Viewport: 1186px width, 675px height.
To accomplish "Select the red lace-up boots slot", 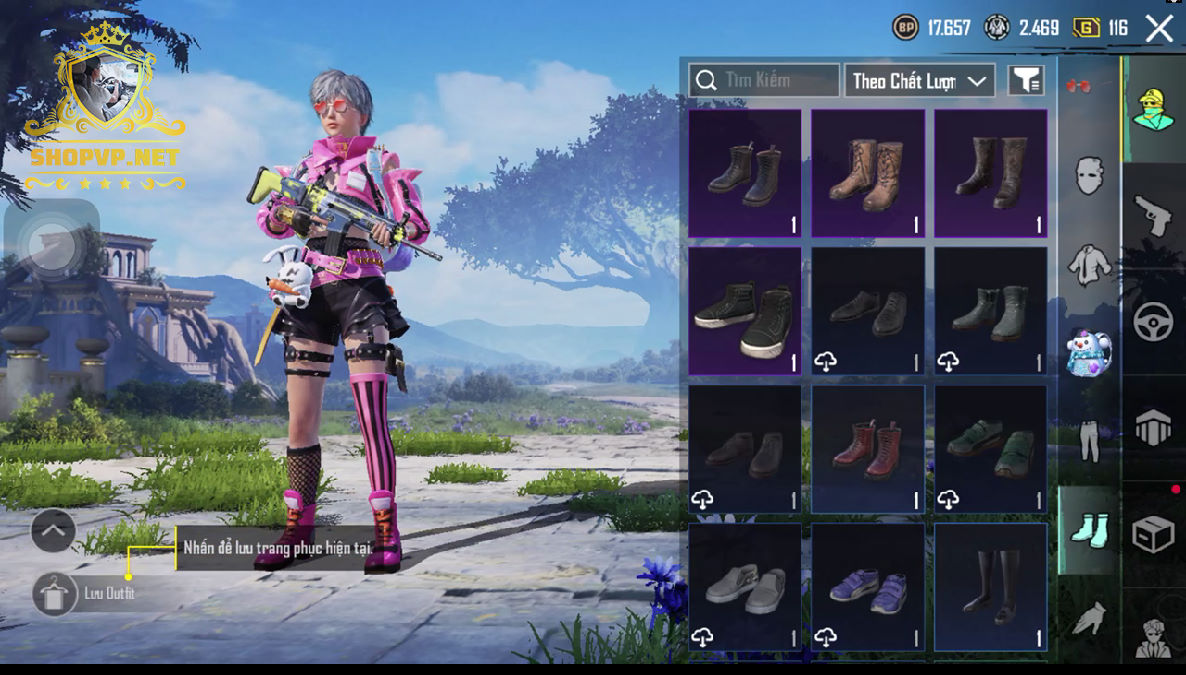I will click(868, 449).
